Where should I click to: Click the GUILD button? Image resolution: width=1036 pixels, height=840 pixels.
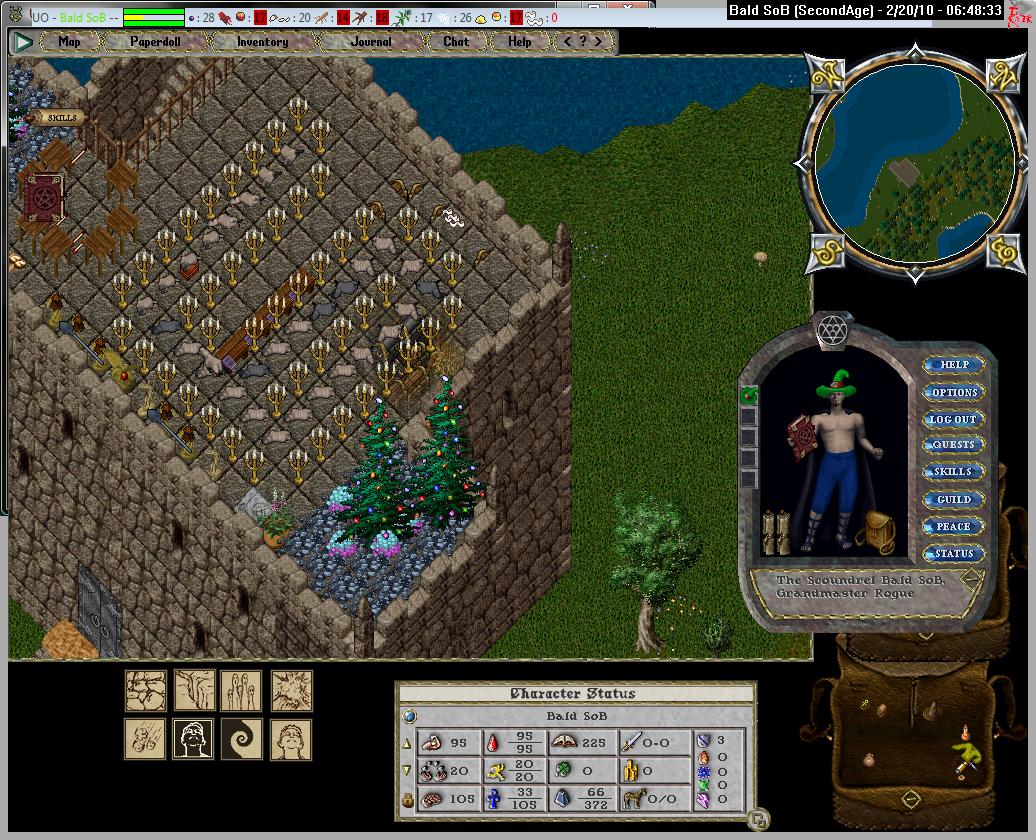click(x=953, y=499)
